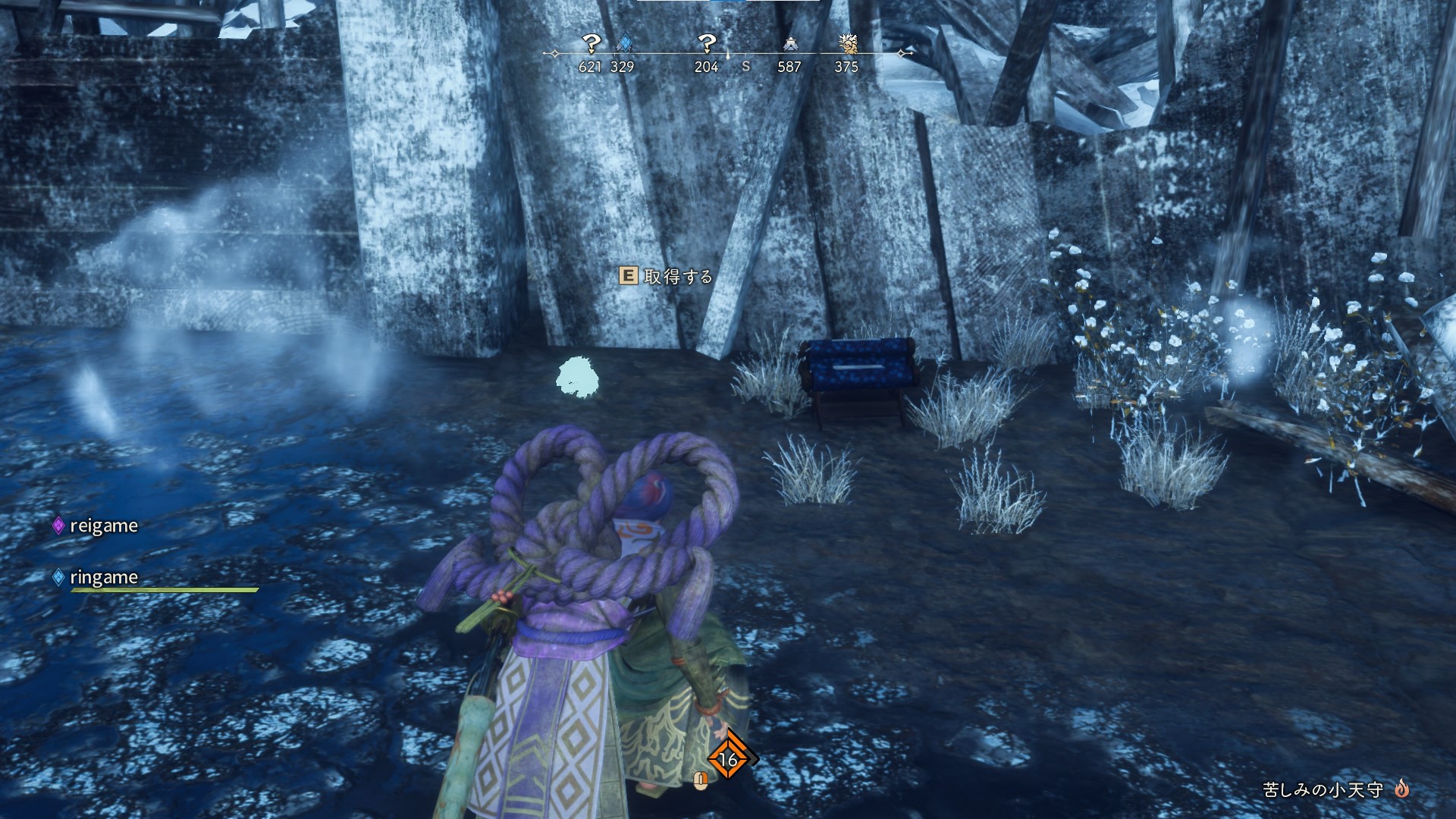Image resolution: width=1456 pixels, height=819 pixels.
Task: Select the question mark marker at 621
Action: coord(591,43)
